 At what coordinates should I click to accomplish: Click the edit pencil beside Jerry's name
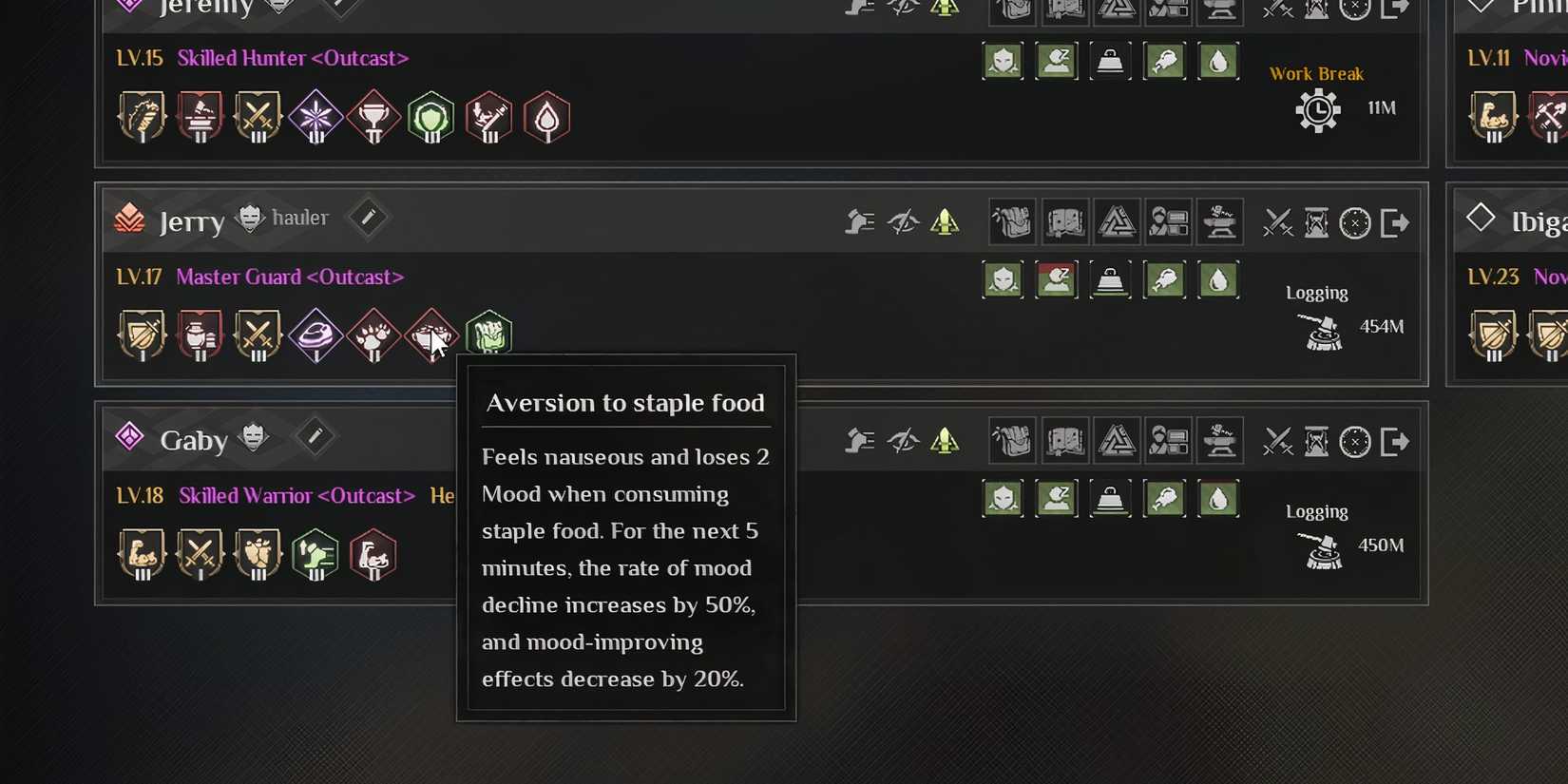point(367,218)
